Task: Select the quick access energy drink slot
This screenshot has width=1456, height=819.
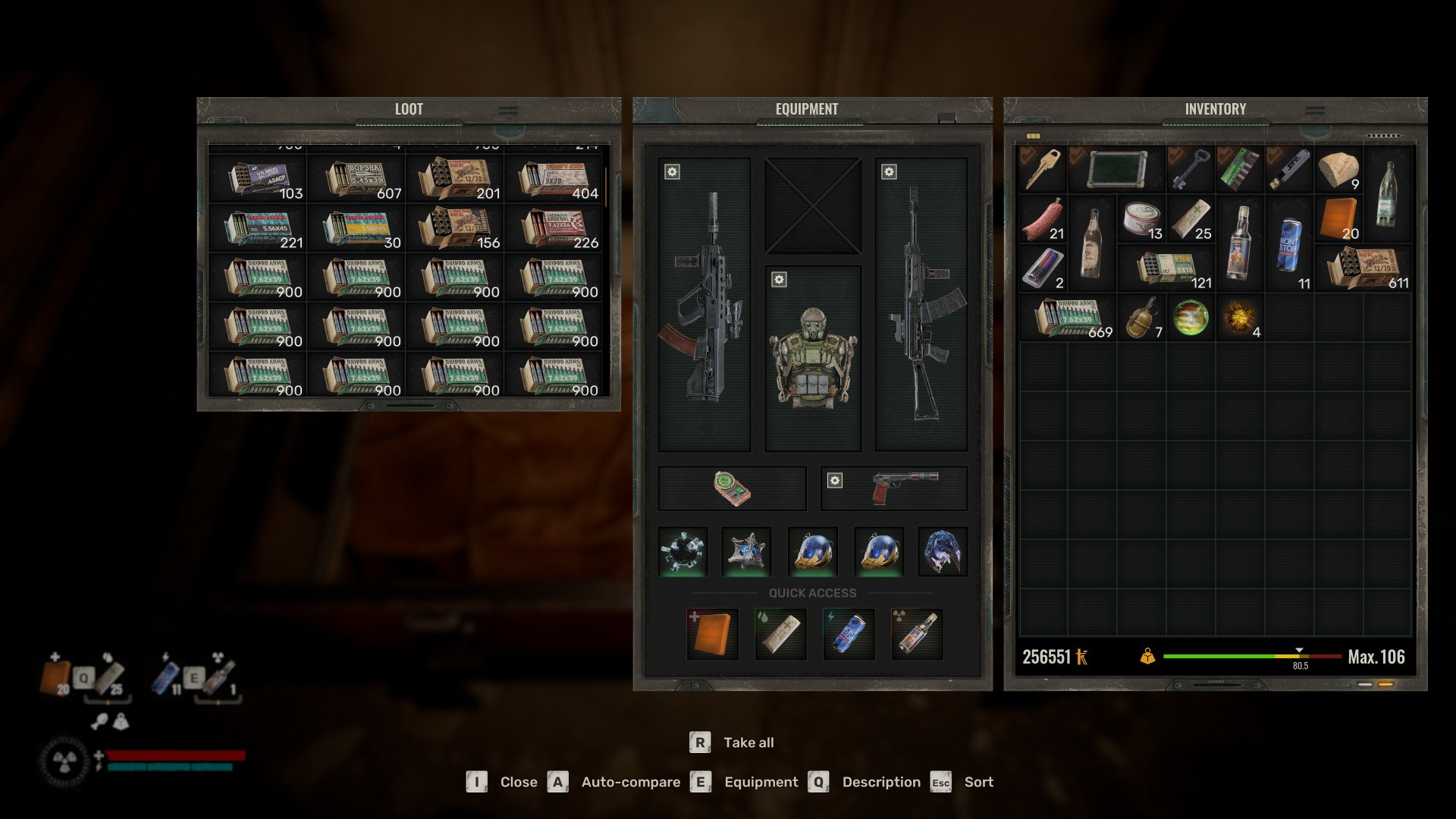Action: point(849,634)
